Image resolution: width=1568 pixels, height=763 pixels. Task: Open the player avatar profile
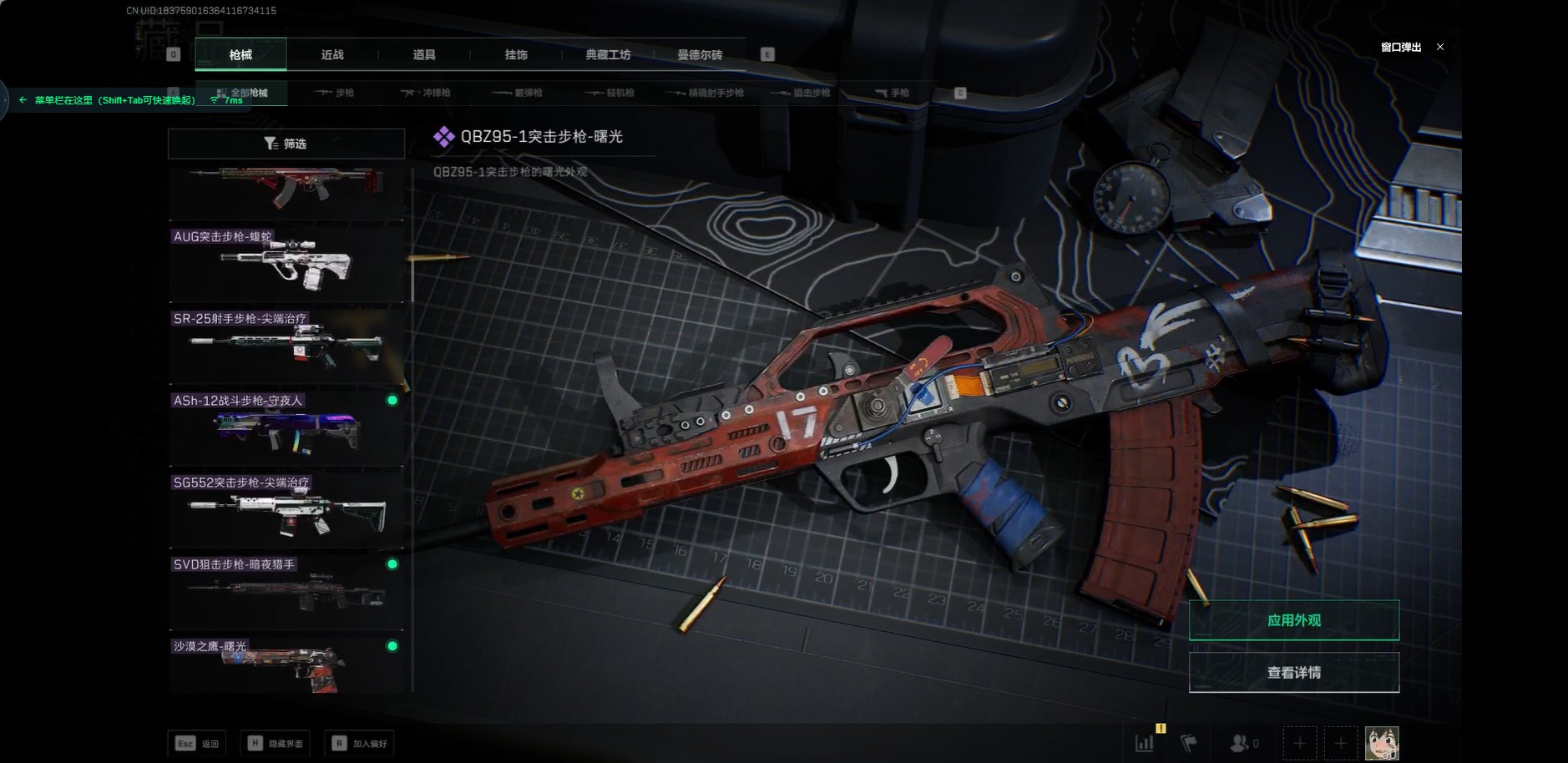pos(1381,742)
